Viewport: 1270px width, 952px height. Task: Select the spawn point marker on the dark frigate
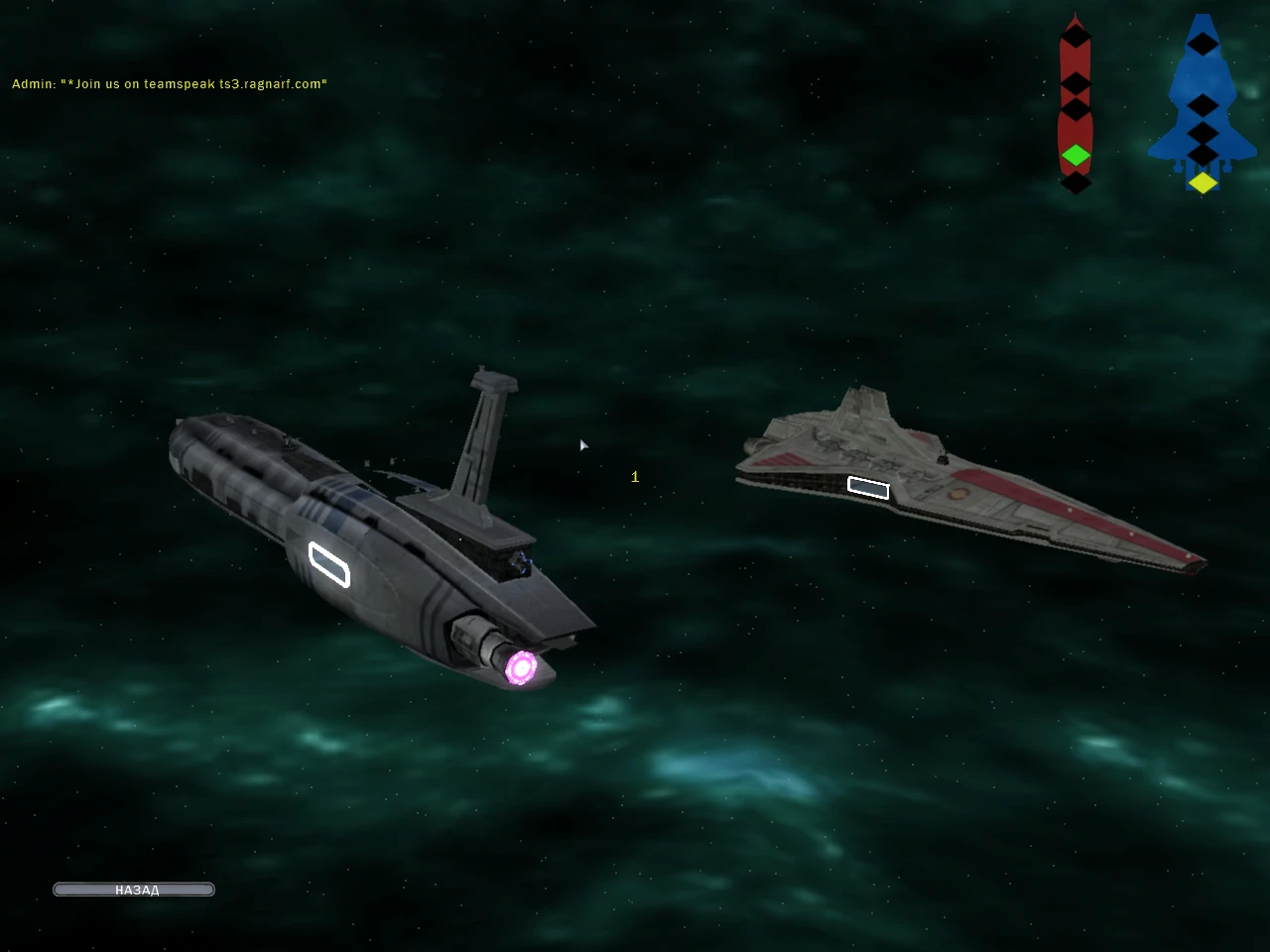coord(328,565)
